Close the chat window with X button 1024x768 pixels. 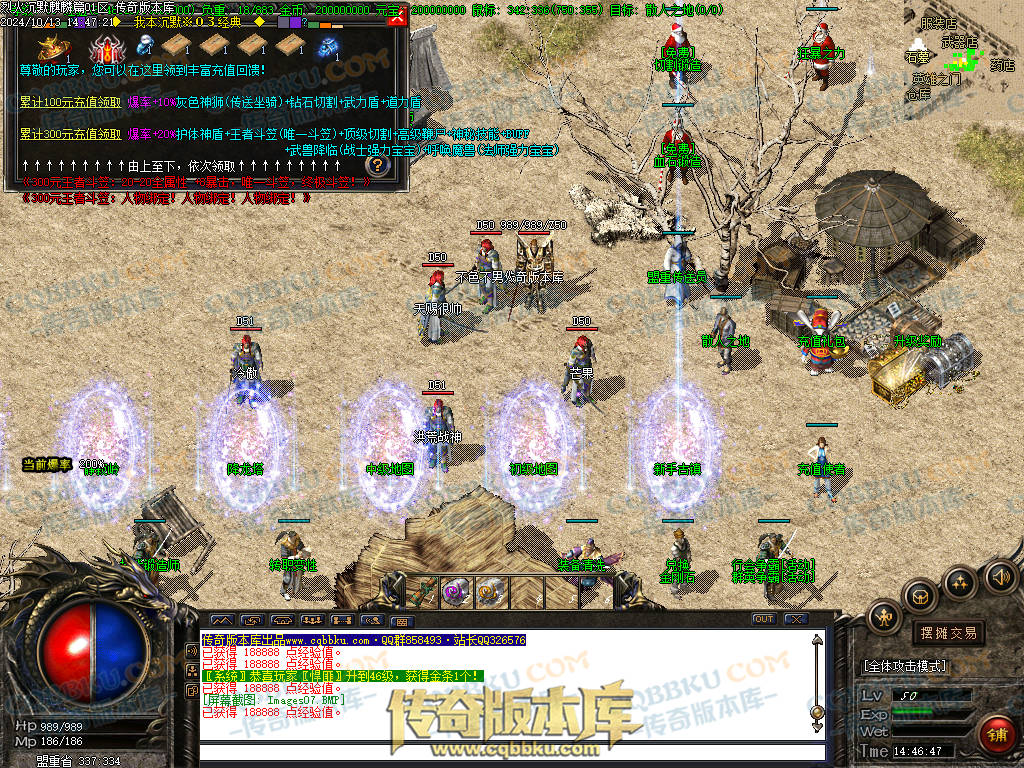pyautogui.click(x=795, y=619)
